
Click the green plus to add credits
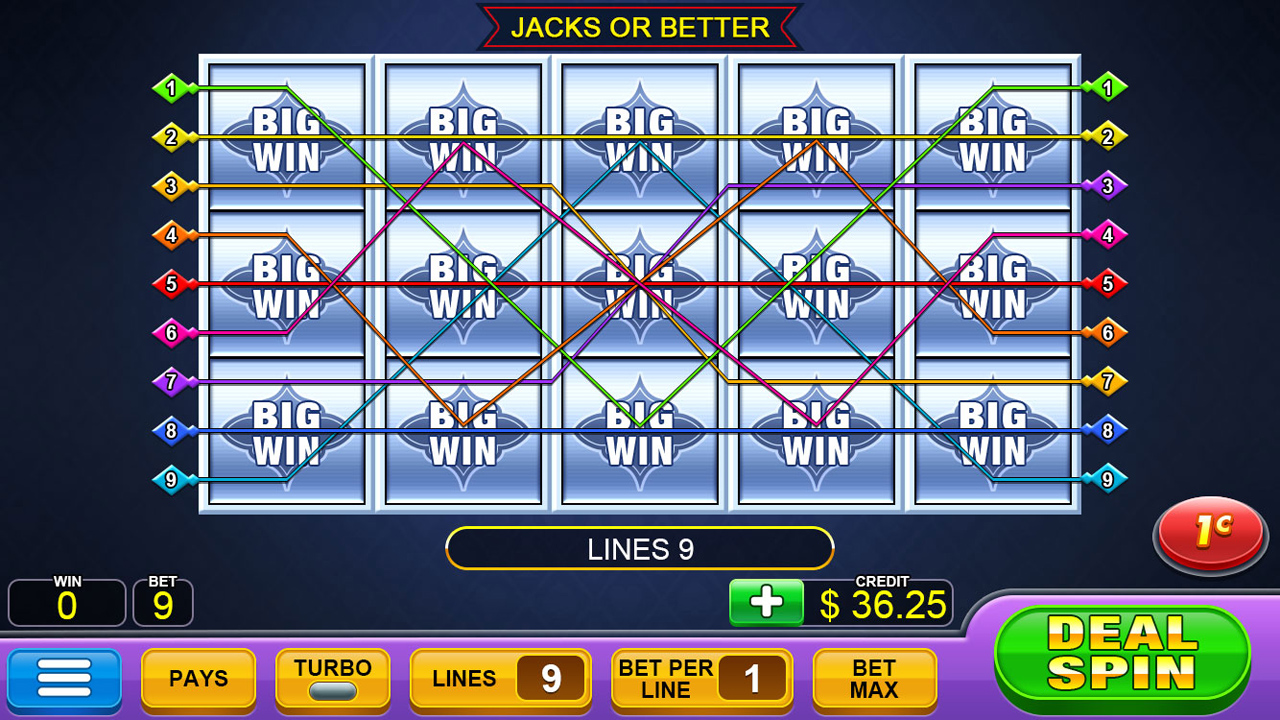[766, 603]
